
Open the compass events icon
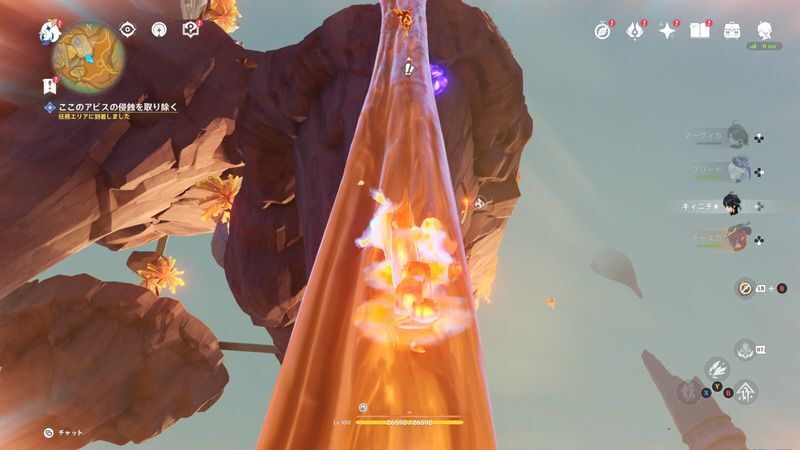click(x=602, y=30)
